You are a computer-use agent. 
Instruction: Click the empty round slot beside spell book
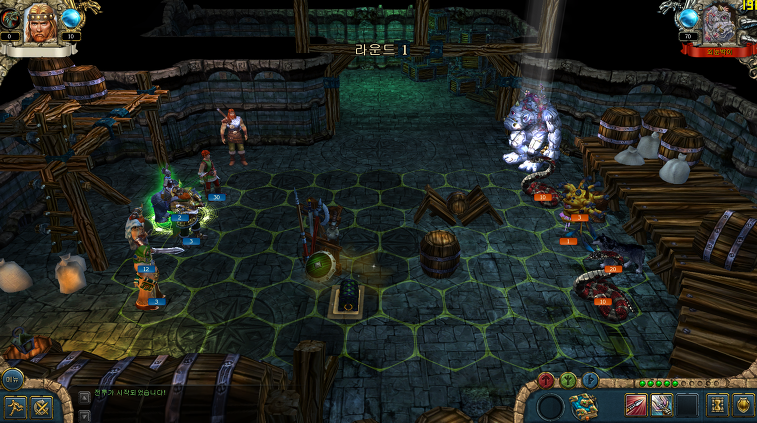(x=550, y=406)
